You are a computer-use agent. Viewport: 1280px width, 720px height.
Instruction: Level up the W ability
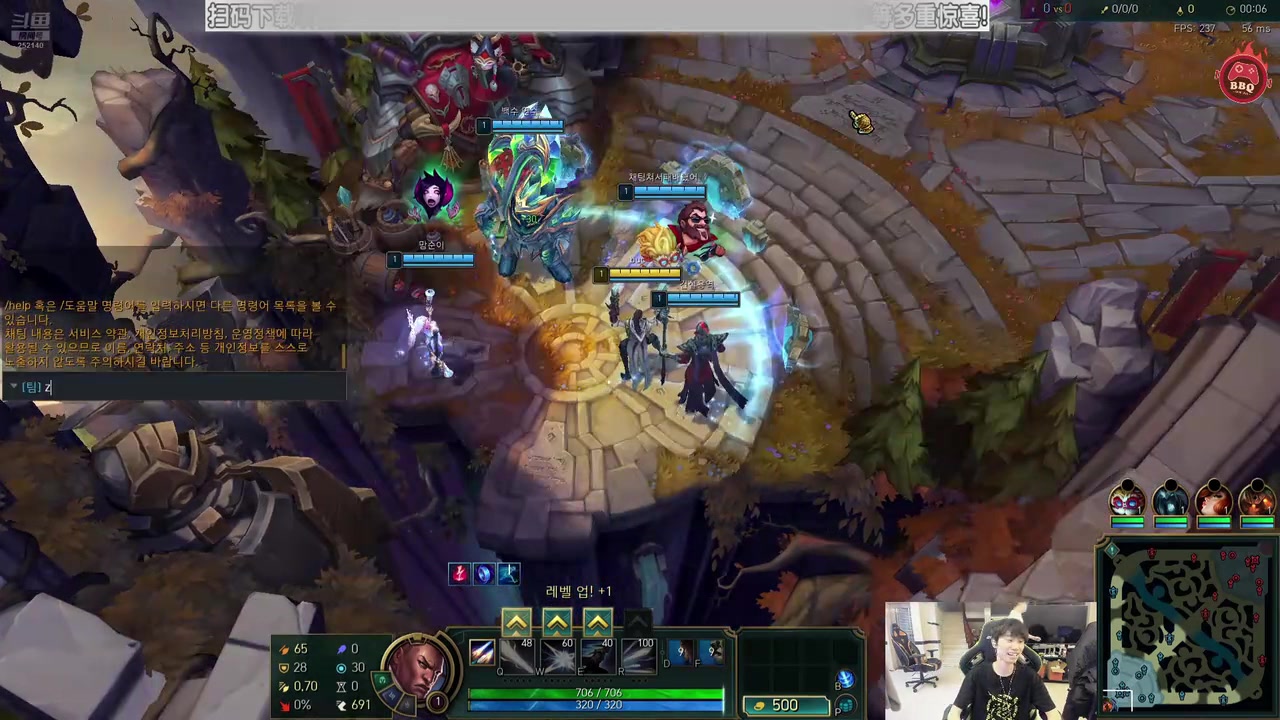(557, 623)
